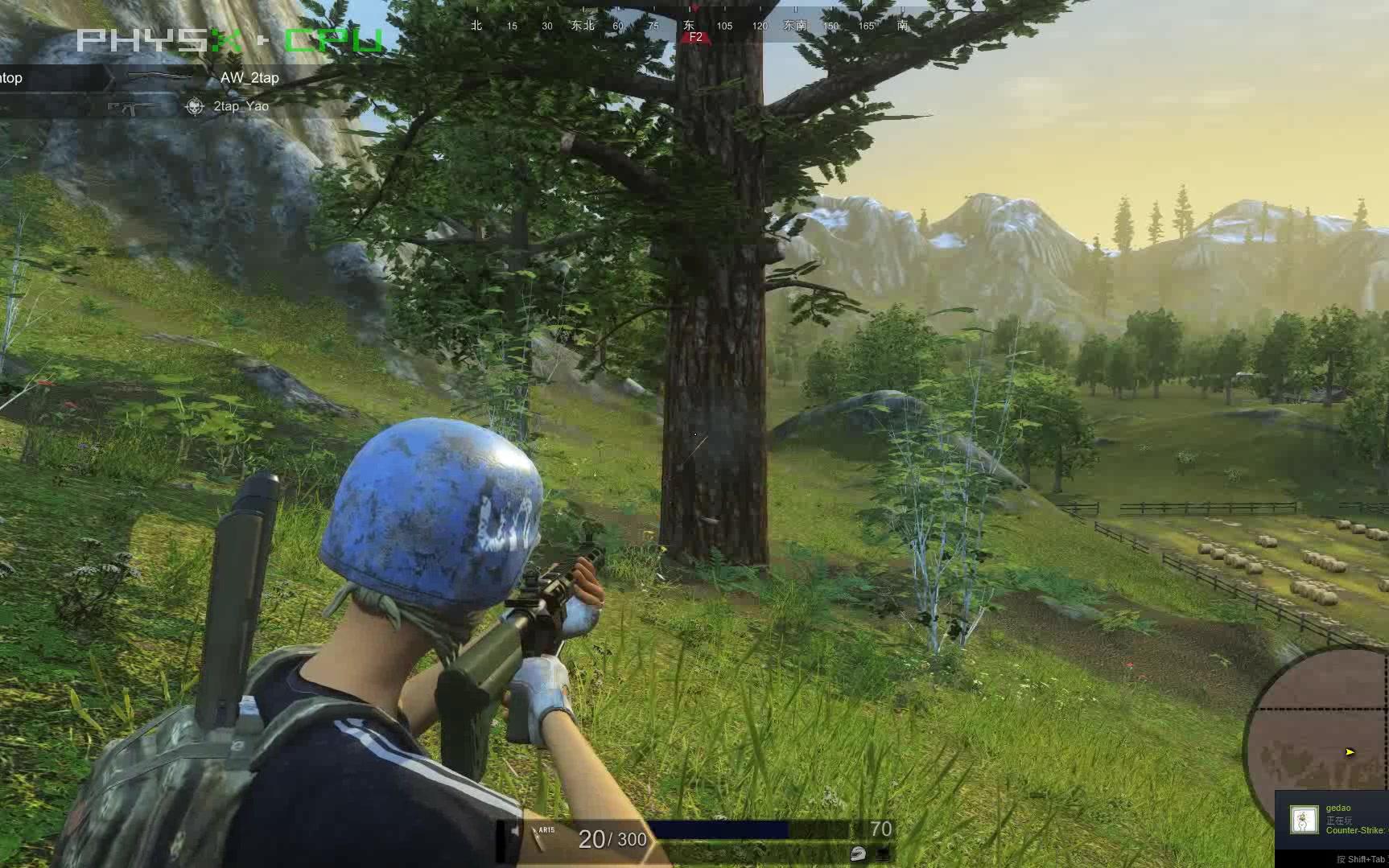Click the yellow player arrow on minimap
This screenshot has height=868, width=1389.
click(x=1350, y=752)
